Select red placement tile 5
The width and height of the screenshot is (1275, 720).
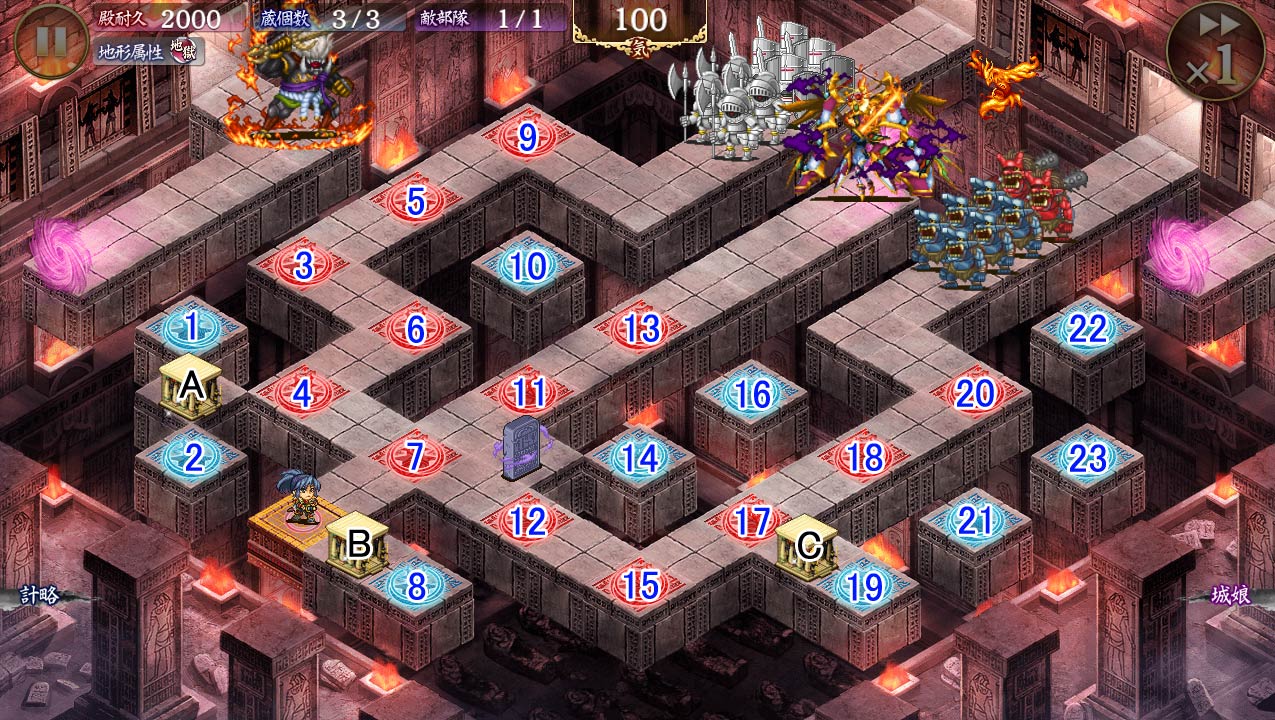click(x=416, y=201)
